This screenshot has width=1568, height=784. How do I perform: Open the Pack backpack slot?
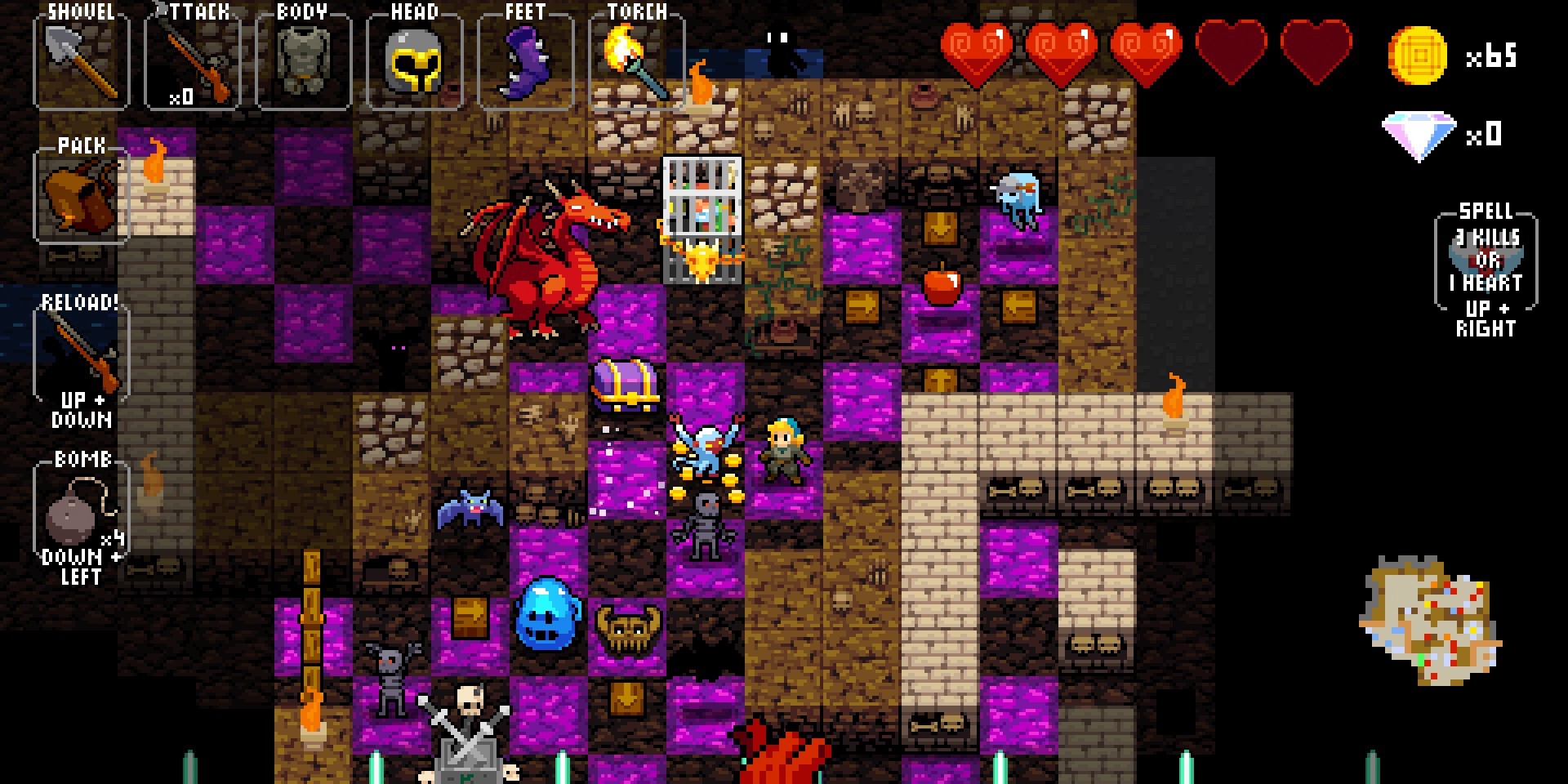click(81, 196)
